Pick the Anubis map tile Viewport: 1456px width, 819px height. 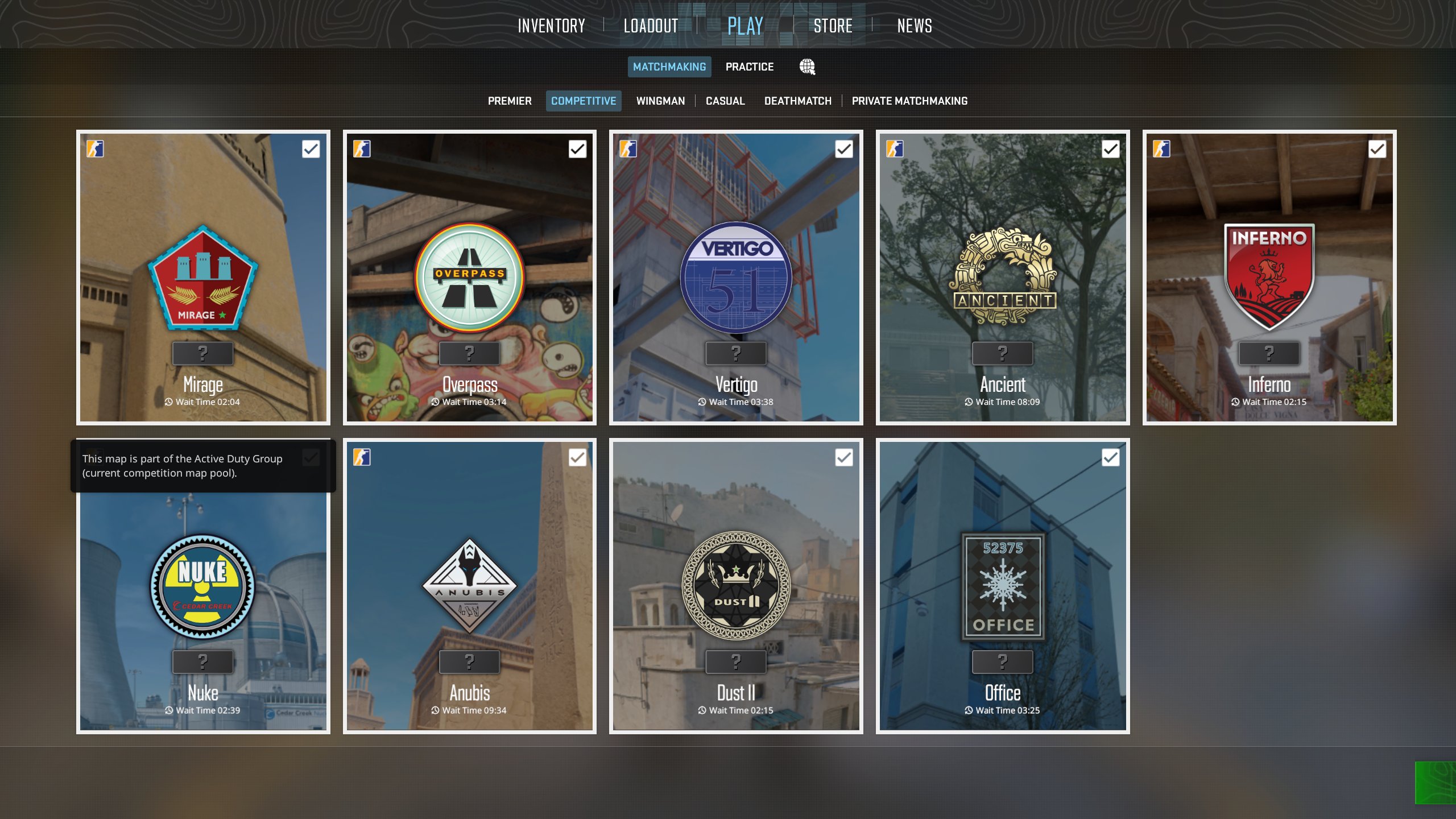click(469, 586)
